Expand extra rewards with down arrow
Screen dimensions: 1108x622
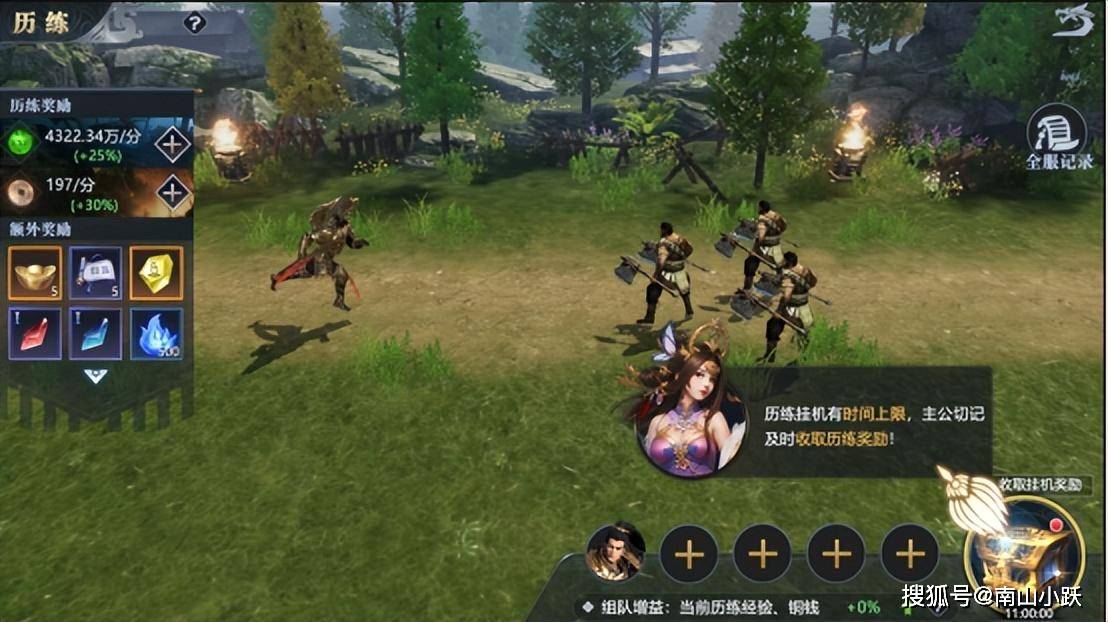click(x=95, y=376)
